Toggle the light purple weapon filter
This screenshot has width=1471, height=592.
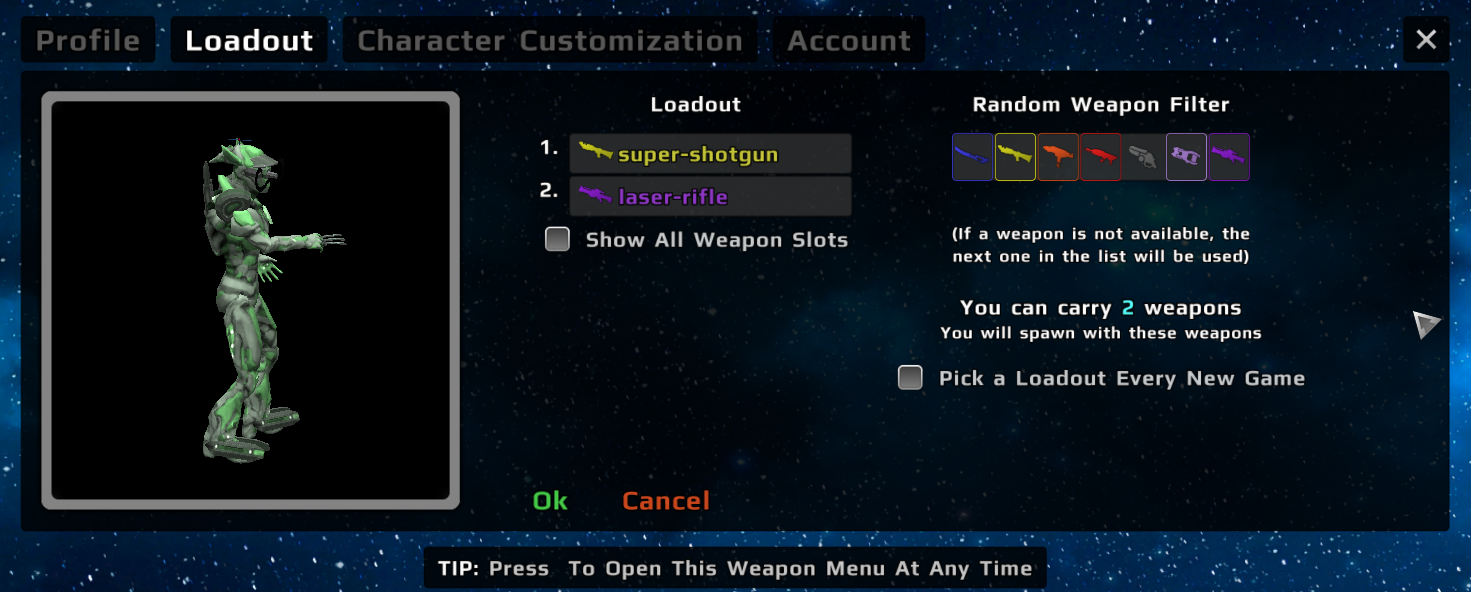click(x=1186, y=157)
